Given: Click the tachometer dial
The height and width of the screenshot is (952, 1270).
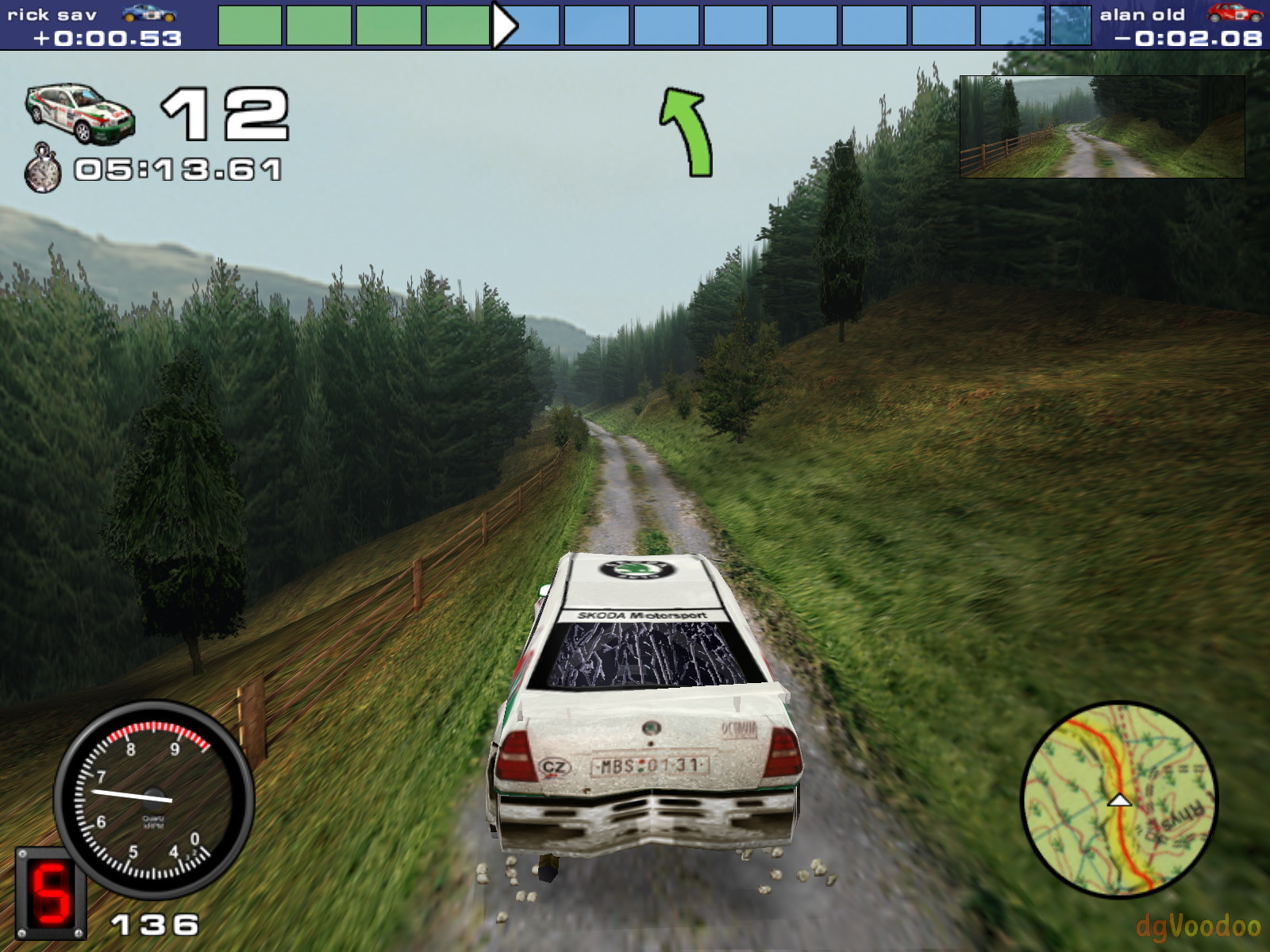Looking at the screenshot, I should pos(154,798).
